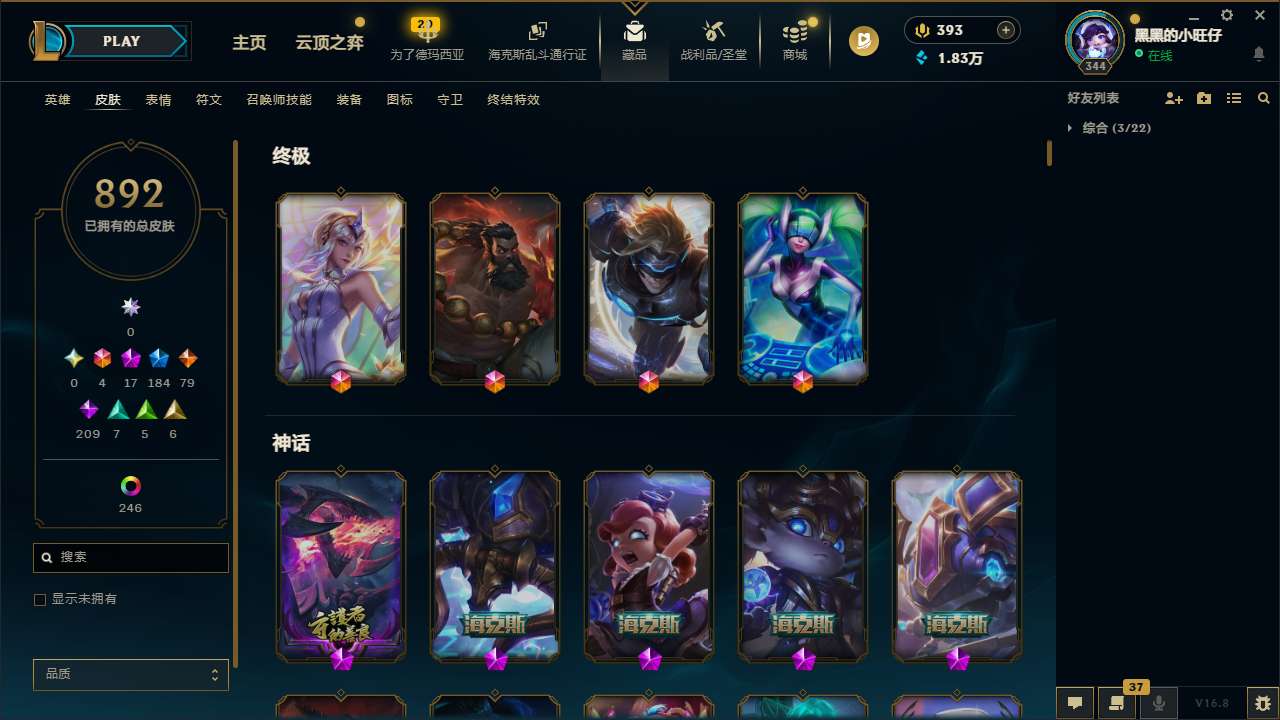1280x720 pixels.
Task: Open the 战利品/圣堂 loot icon
Action: pos(714,38)
